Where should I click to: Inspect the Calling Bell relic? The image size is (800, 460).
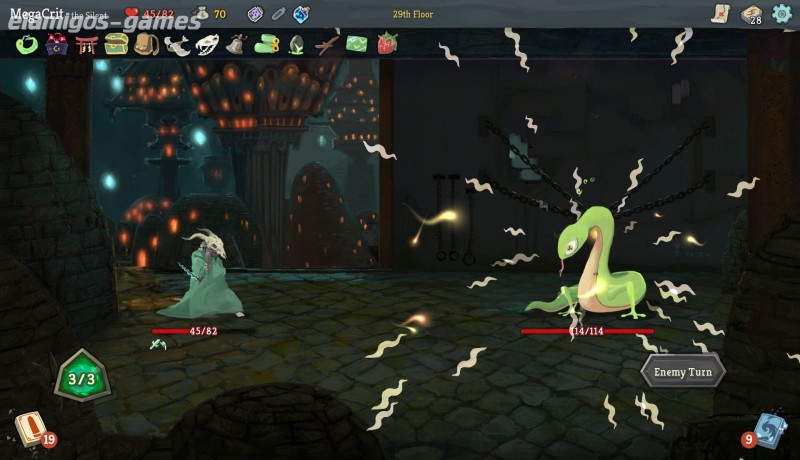coord(237,45)
